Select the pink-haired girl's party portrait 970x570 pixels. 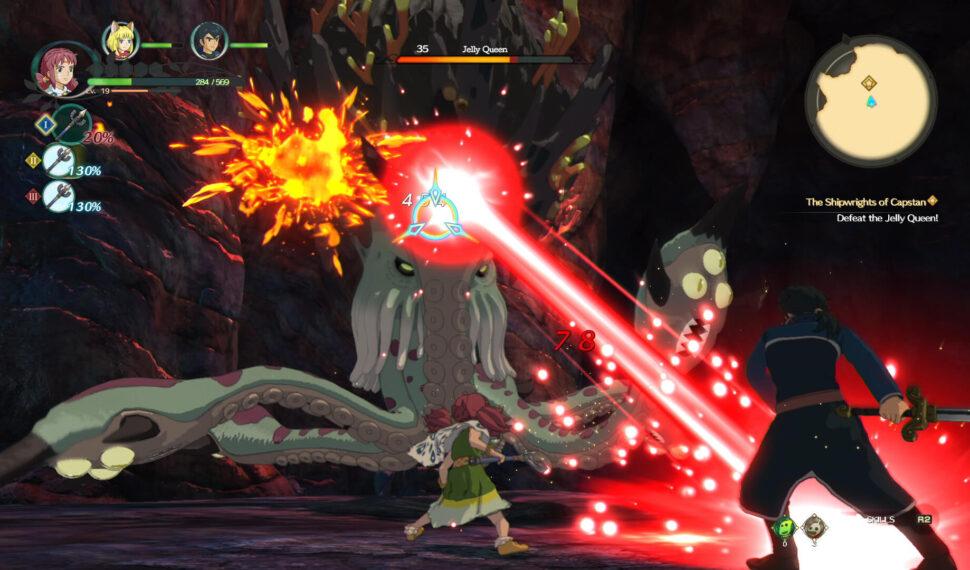coord(57,69)
